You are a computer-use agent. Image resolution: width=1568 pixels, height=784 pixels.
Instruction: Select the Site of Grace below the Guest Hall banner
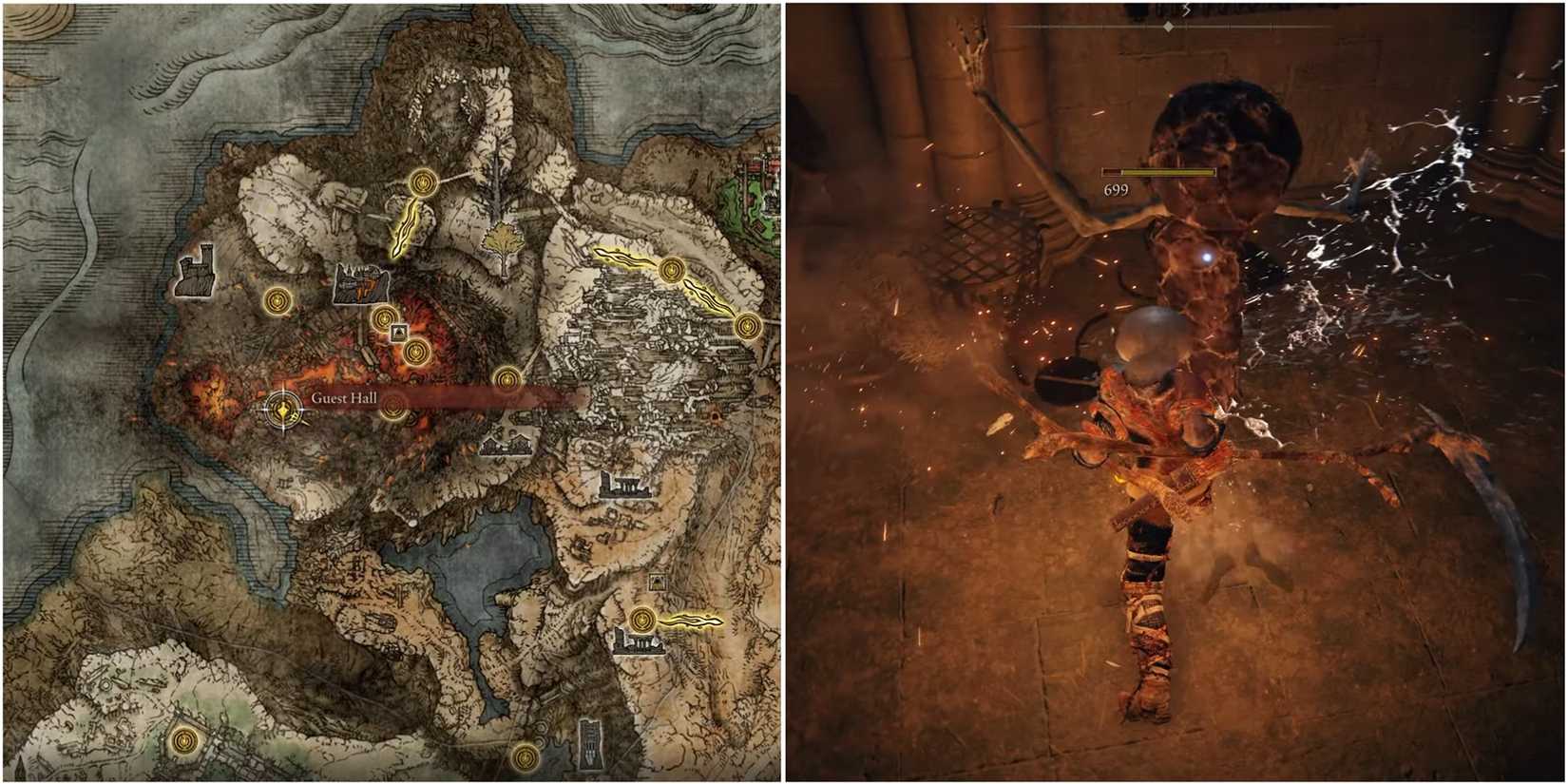click(x=392, y=409)
